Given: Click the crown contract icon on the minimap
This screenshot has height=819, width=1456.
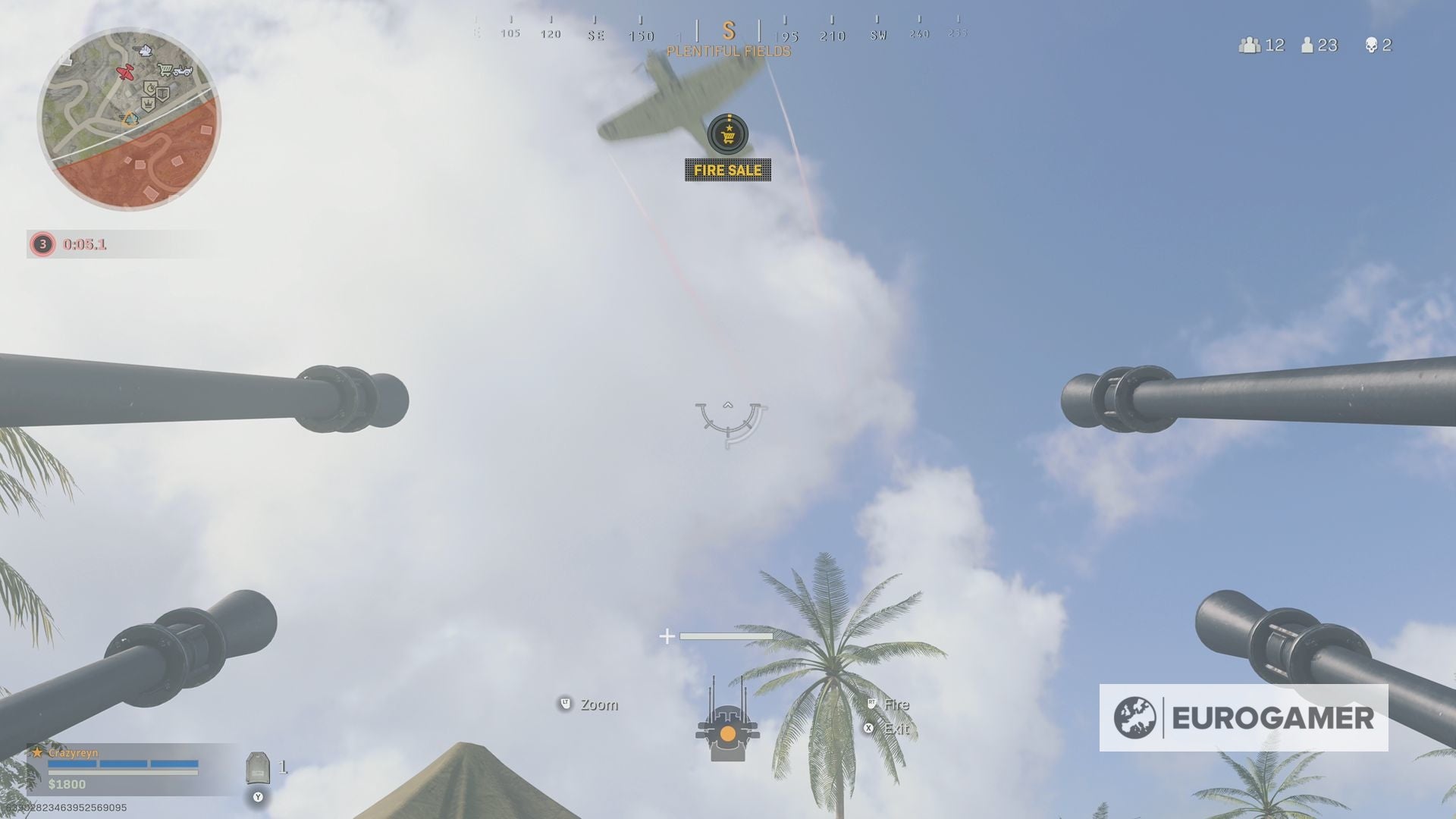Looking at the screenshot, I should click(x=149, y=104).
